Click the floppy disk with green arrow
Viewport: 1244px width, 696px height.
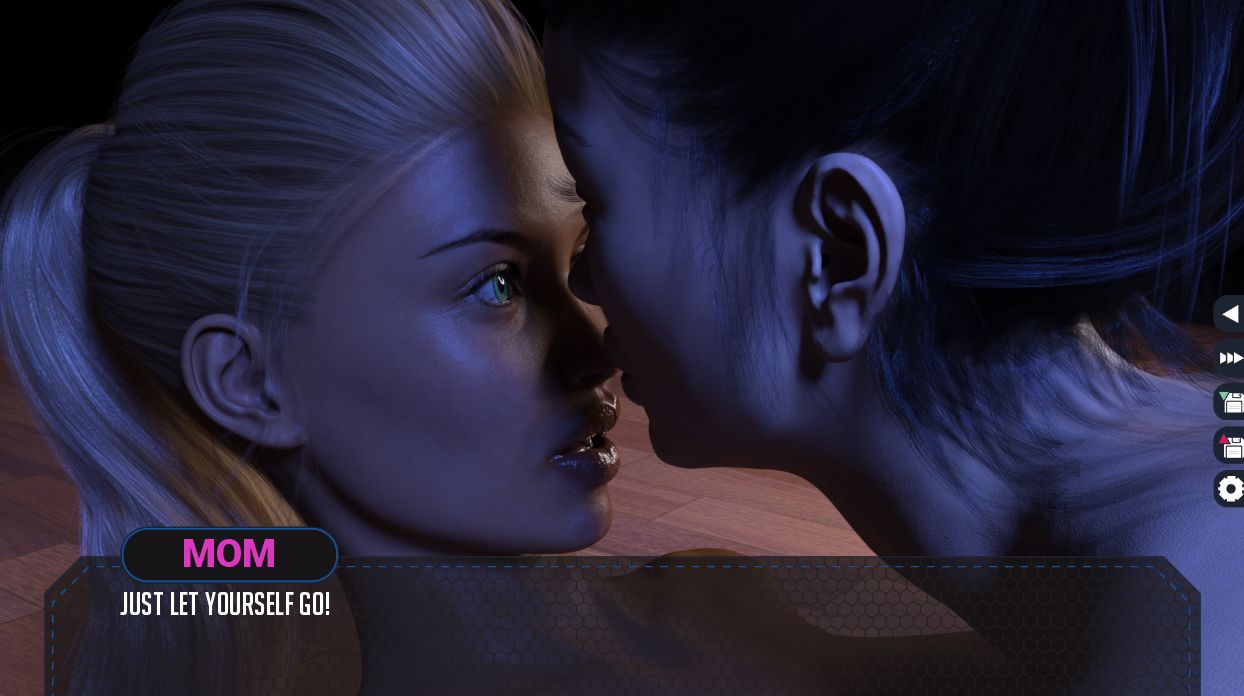[1231, 402]
